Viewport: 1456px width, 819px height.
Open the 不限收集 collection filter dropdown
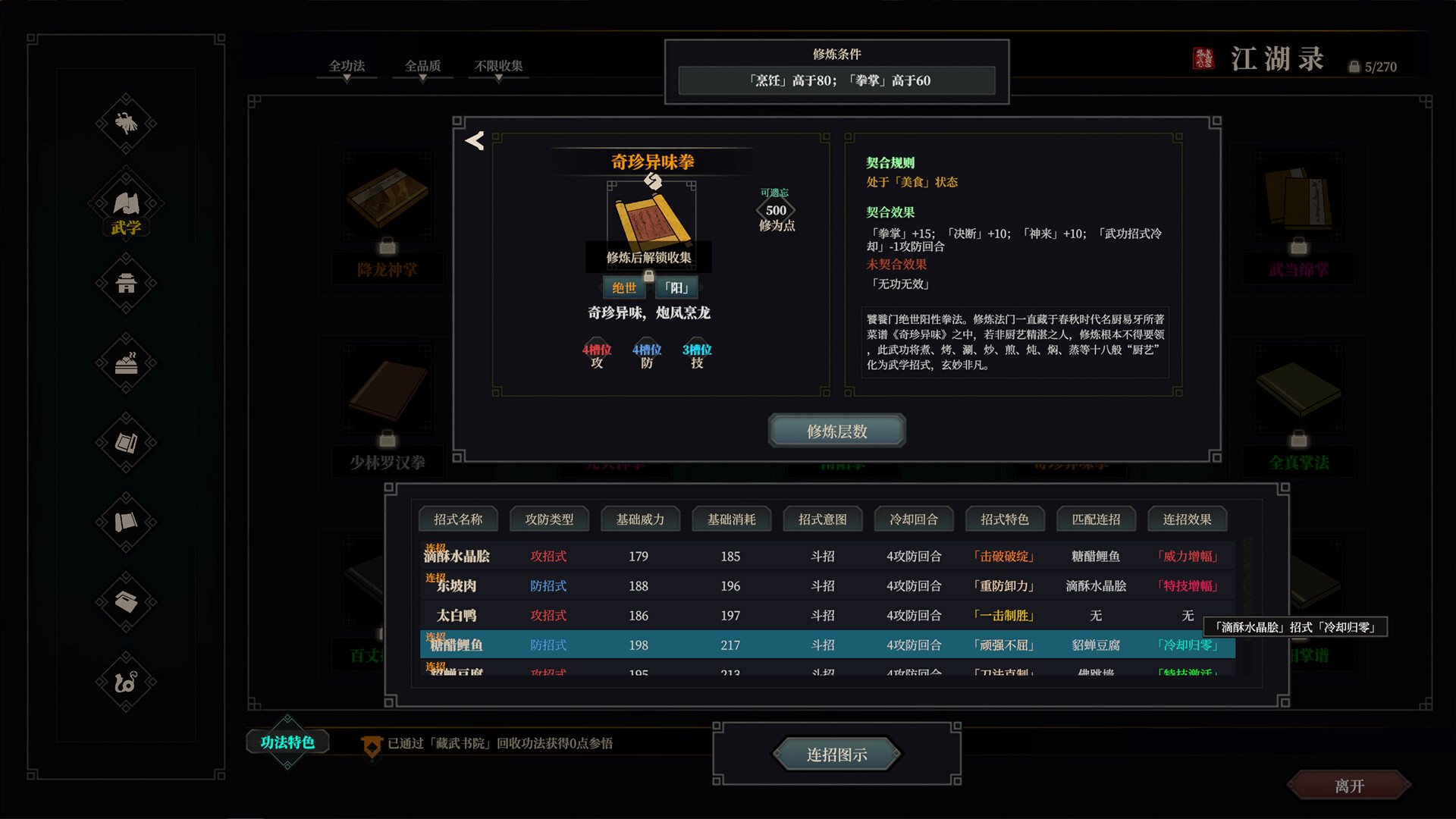[x=498, y=66]
